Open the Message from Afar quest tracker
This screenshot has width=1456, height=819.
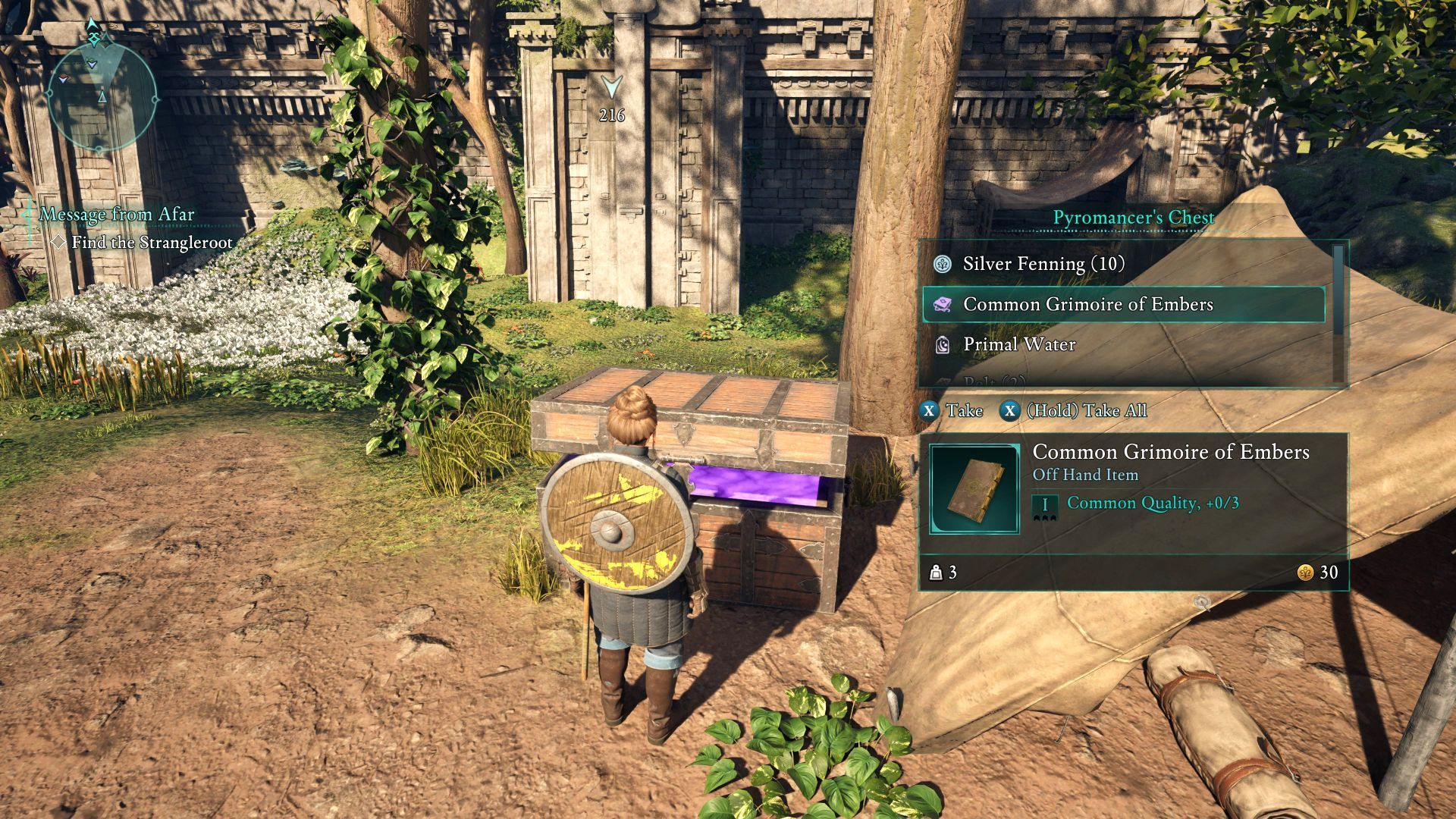click(117, 215)
